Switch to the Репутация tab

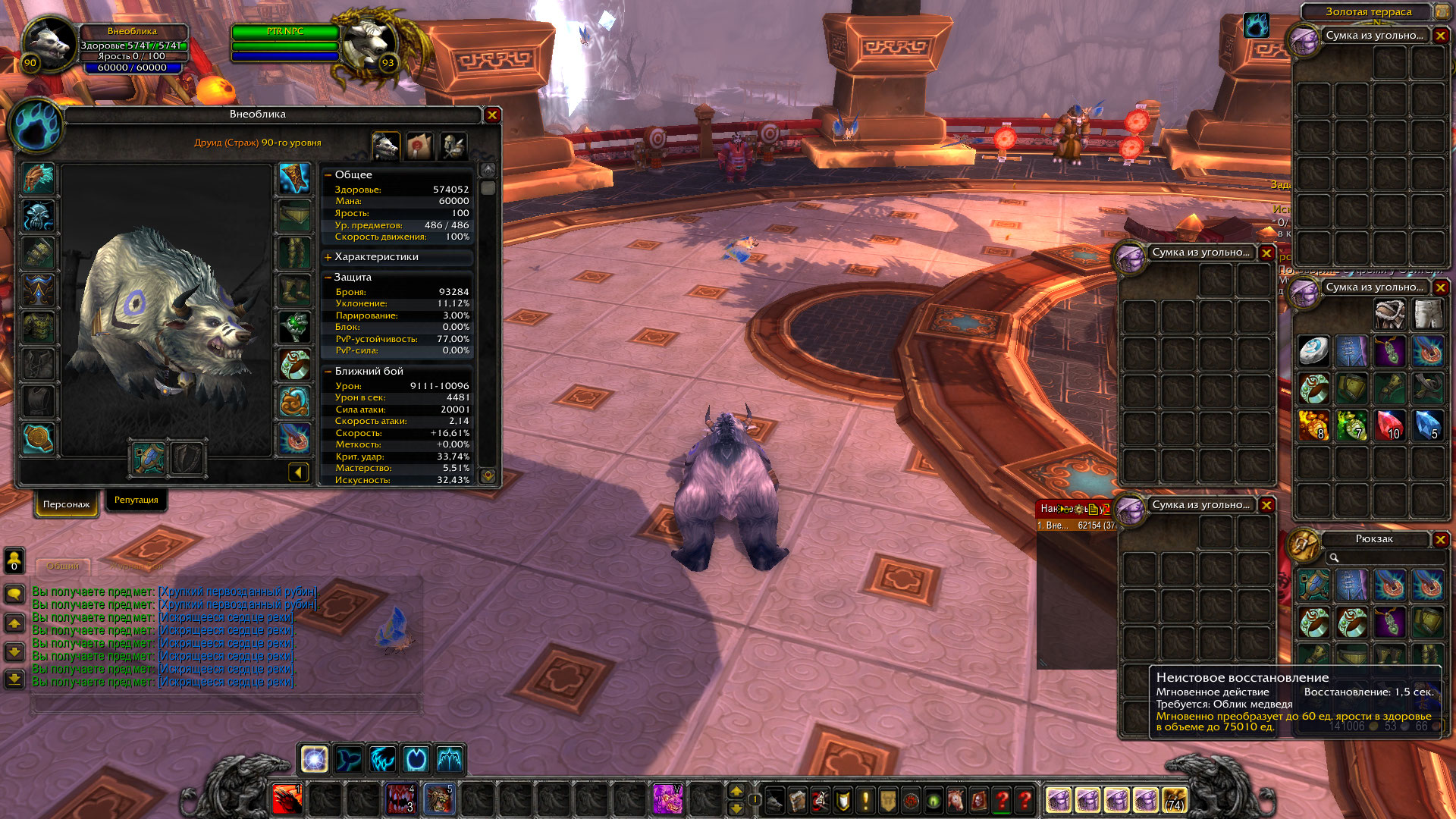136,500
